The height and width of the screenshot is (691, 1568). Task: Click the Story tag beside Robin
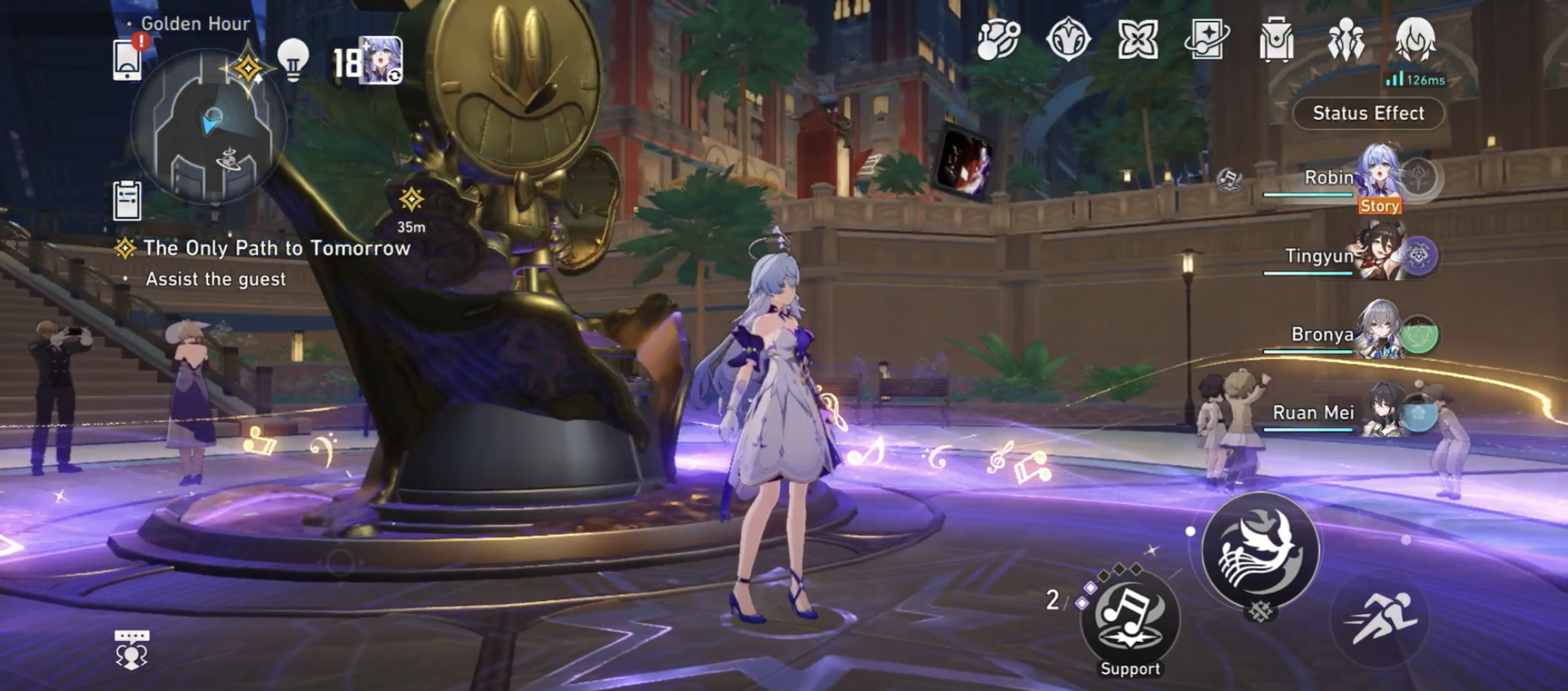point(1380,206)
